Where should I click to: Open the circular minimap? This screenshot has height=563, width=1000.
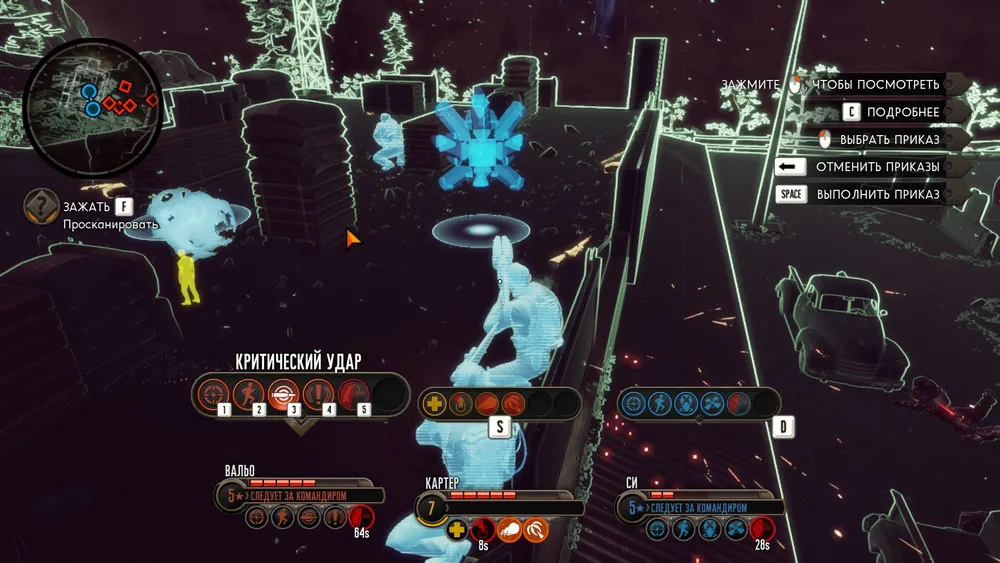coord(92,107)
